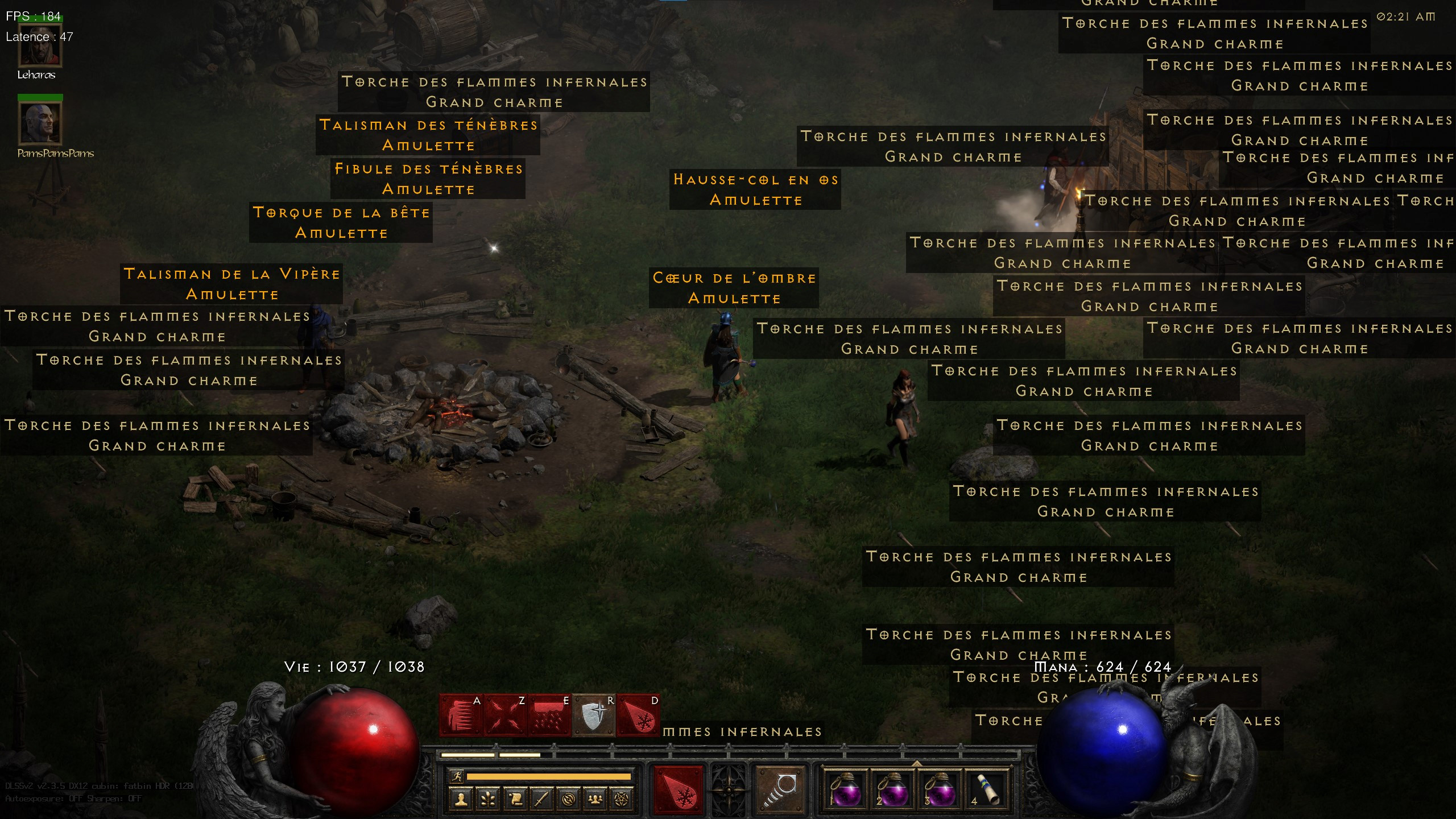Open the character sheet bust icon
The image size is (1456, 819).
(x=461, y=799)
